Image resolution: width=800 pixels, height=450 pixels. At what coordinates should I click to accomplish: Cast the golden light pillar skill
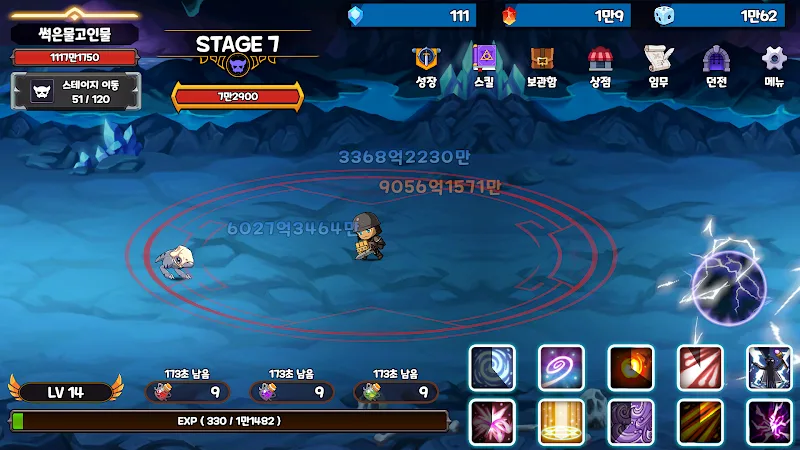(561, 421)
